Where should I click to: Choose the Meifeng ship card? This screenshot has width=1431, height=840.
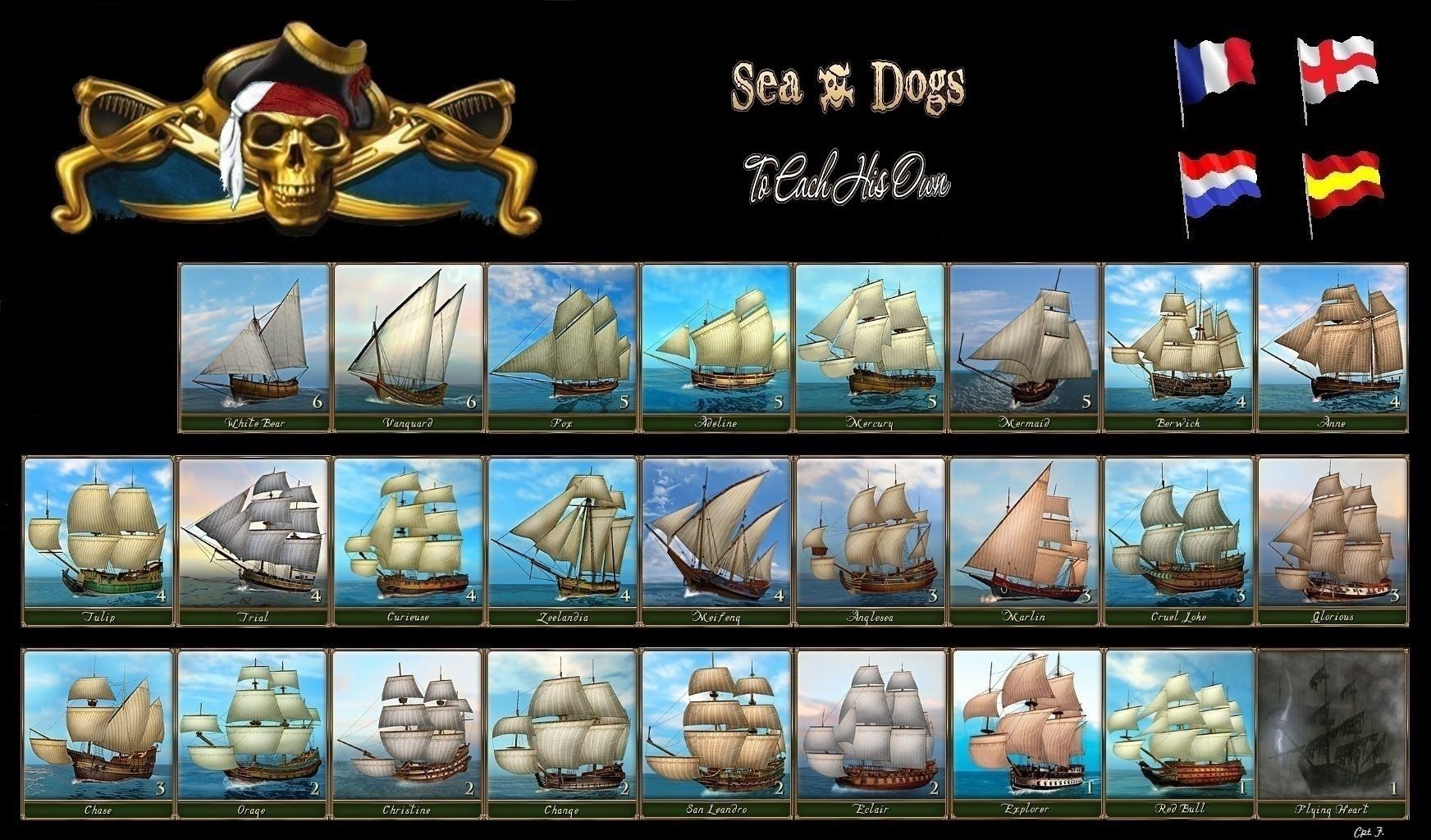click(716, 540)
